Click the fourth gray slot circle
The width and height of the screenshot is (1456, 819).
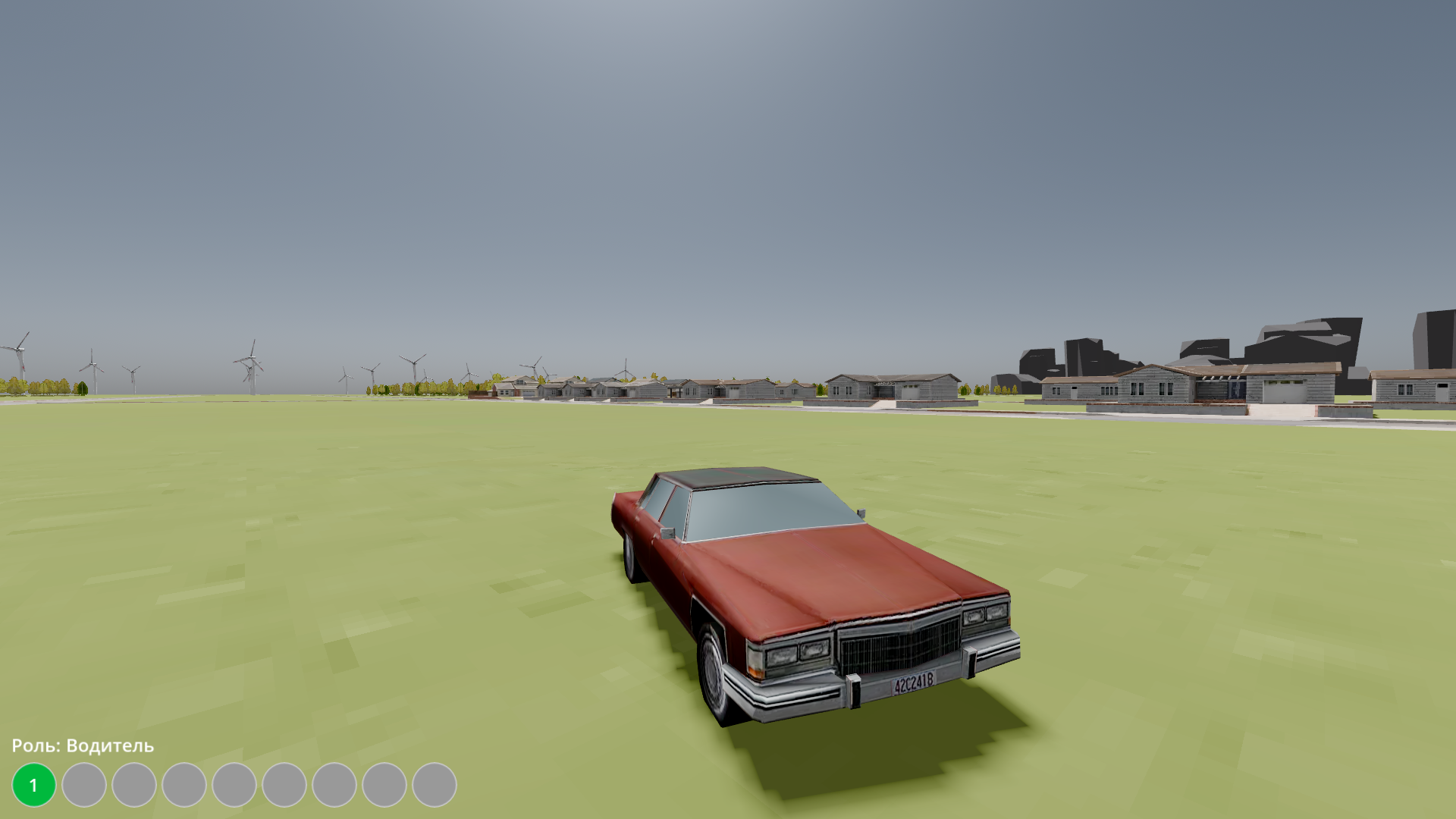click(x=184, y=784)
